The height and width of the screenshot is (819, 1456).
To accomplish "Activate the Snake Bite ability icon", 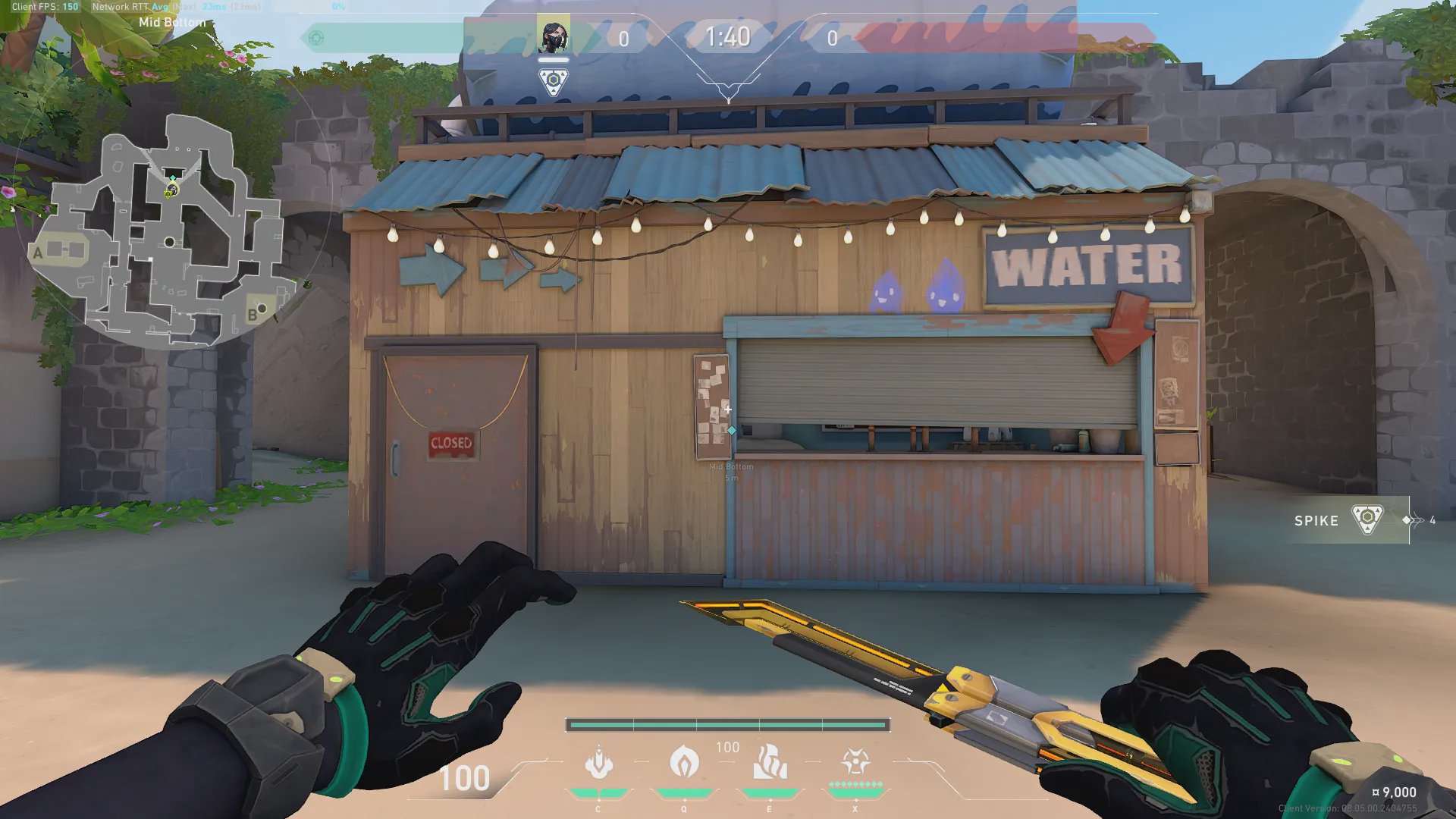I will [598, 763].
